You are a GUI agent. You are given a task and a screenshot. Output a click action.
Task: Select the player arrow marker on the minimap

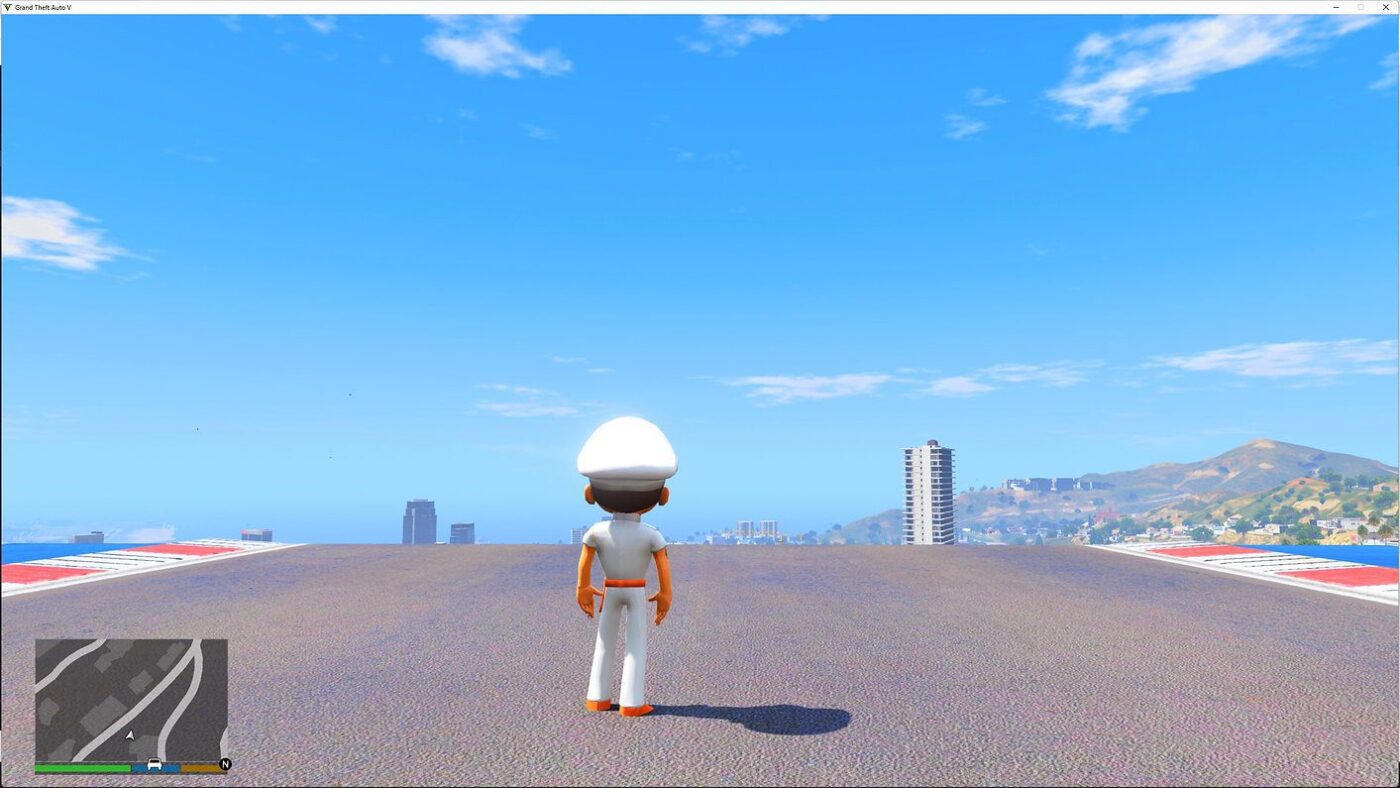(129, 735)
